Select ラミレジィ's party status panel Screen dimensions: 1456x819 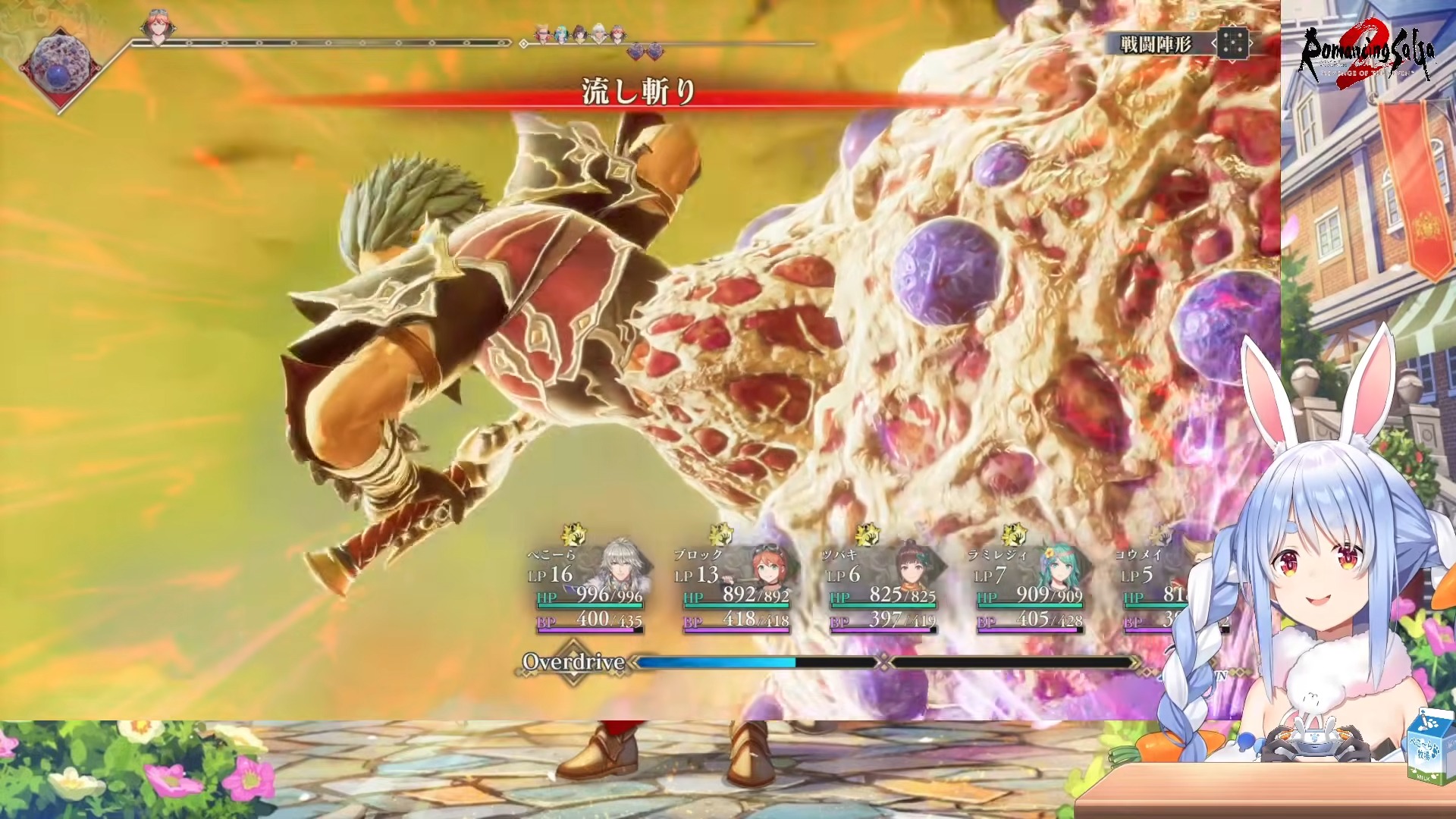(1030, 588)
